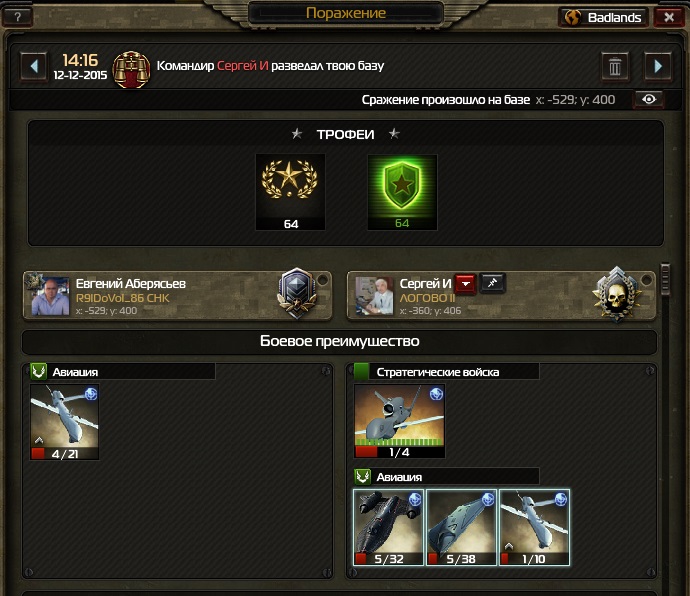Open Евгений Аберясьев's player avatar
Viewport: 690px width, 596px height.
click(x=51, y=296)
